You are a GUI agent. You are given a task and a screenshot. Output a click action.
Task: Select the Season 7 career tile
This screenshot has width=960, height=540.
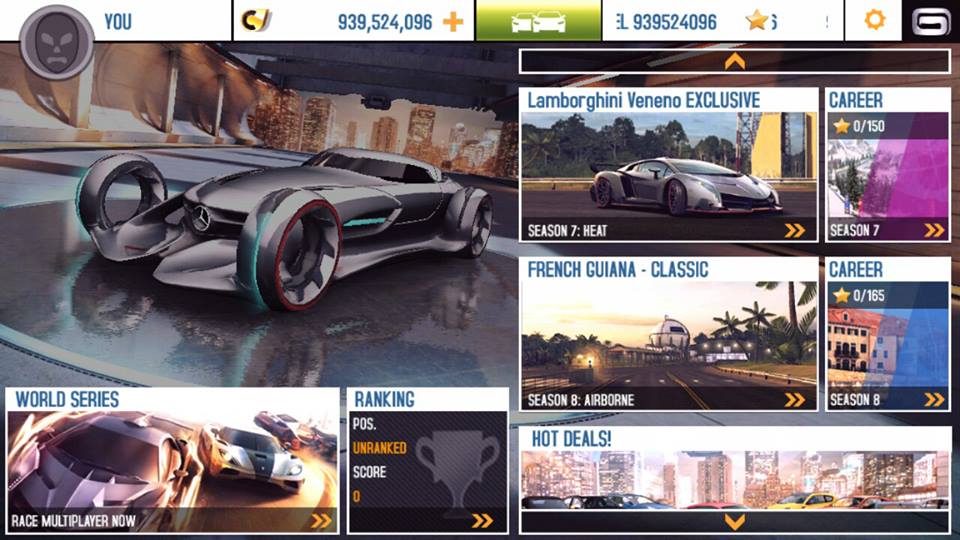point(888,166)
